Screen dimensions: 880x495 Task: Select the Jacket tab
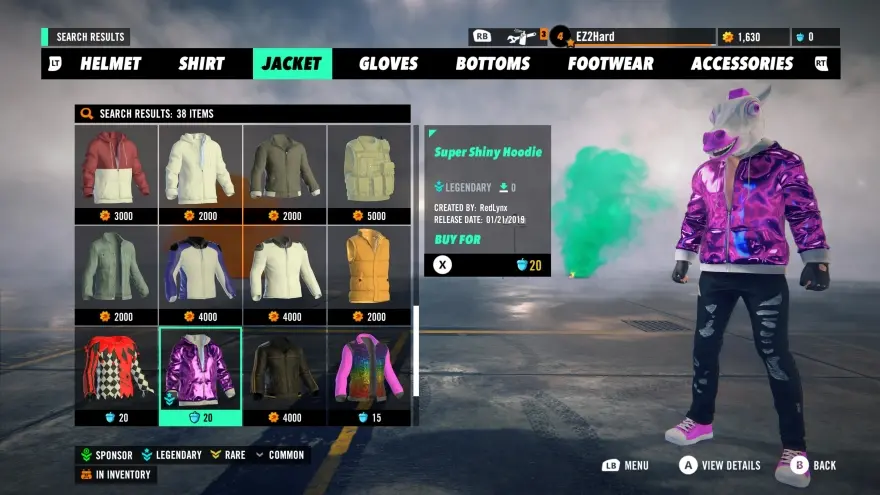pyautogui.click(x=292, y=64)
